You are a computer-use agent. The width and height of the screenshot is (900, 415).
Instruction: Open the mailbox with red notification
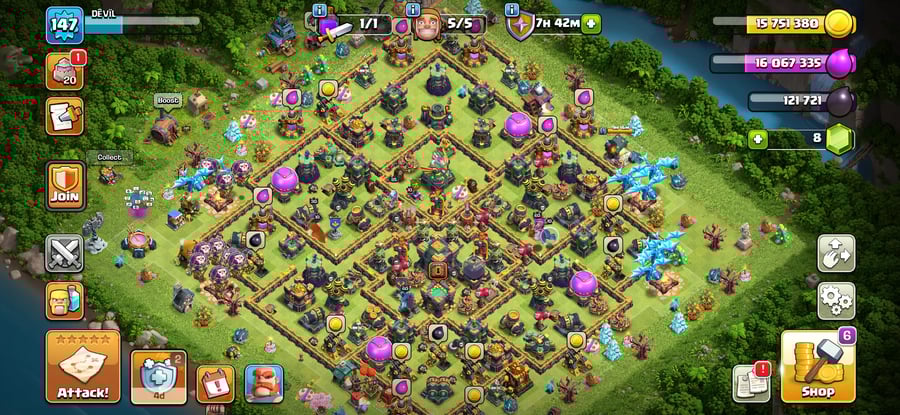[x=65, y=71]
